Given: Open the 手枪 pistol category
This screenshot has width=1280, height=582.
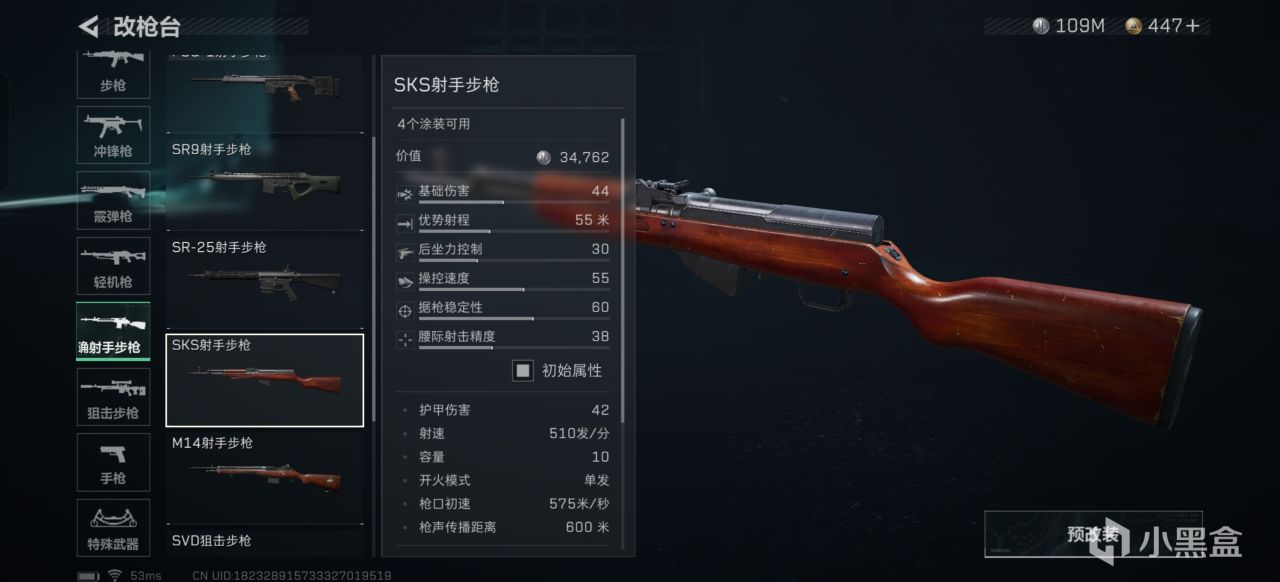Looking at the screenshot, I should pos(113,463).
